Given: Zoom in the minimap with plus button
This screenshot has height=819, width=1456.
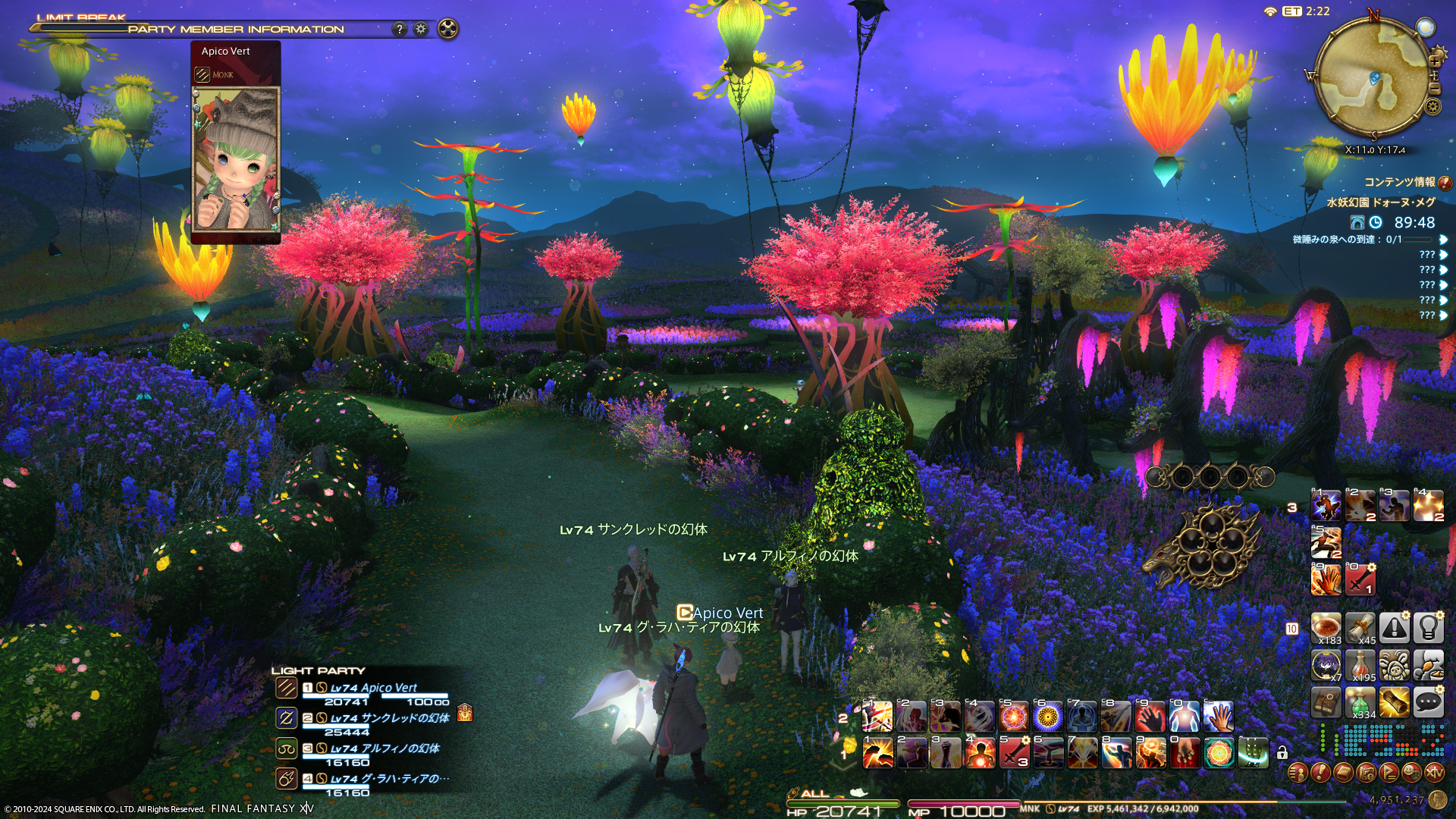Looking at the screenshot, I should (1435, 60).
